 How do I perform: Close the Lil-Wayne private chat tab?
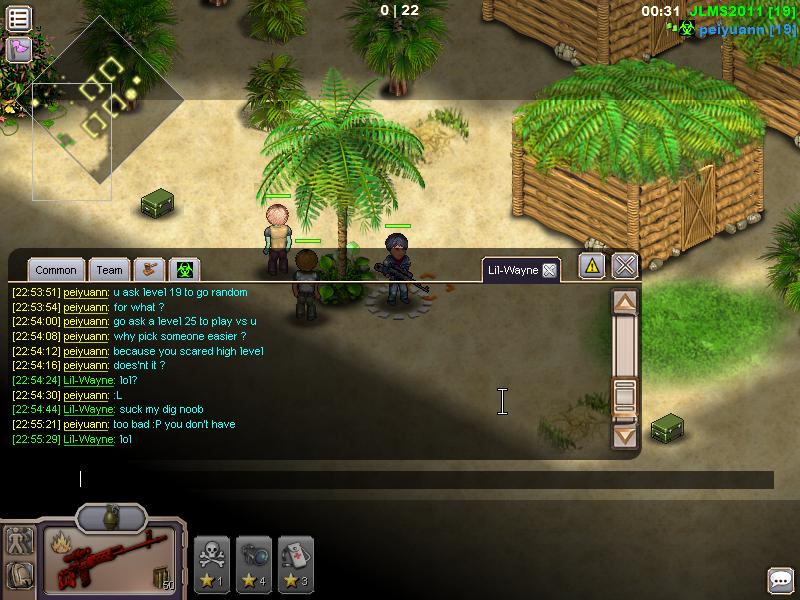coord(548,270)
